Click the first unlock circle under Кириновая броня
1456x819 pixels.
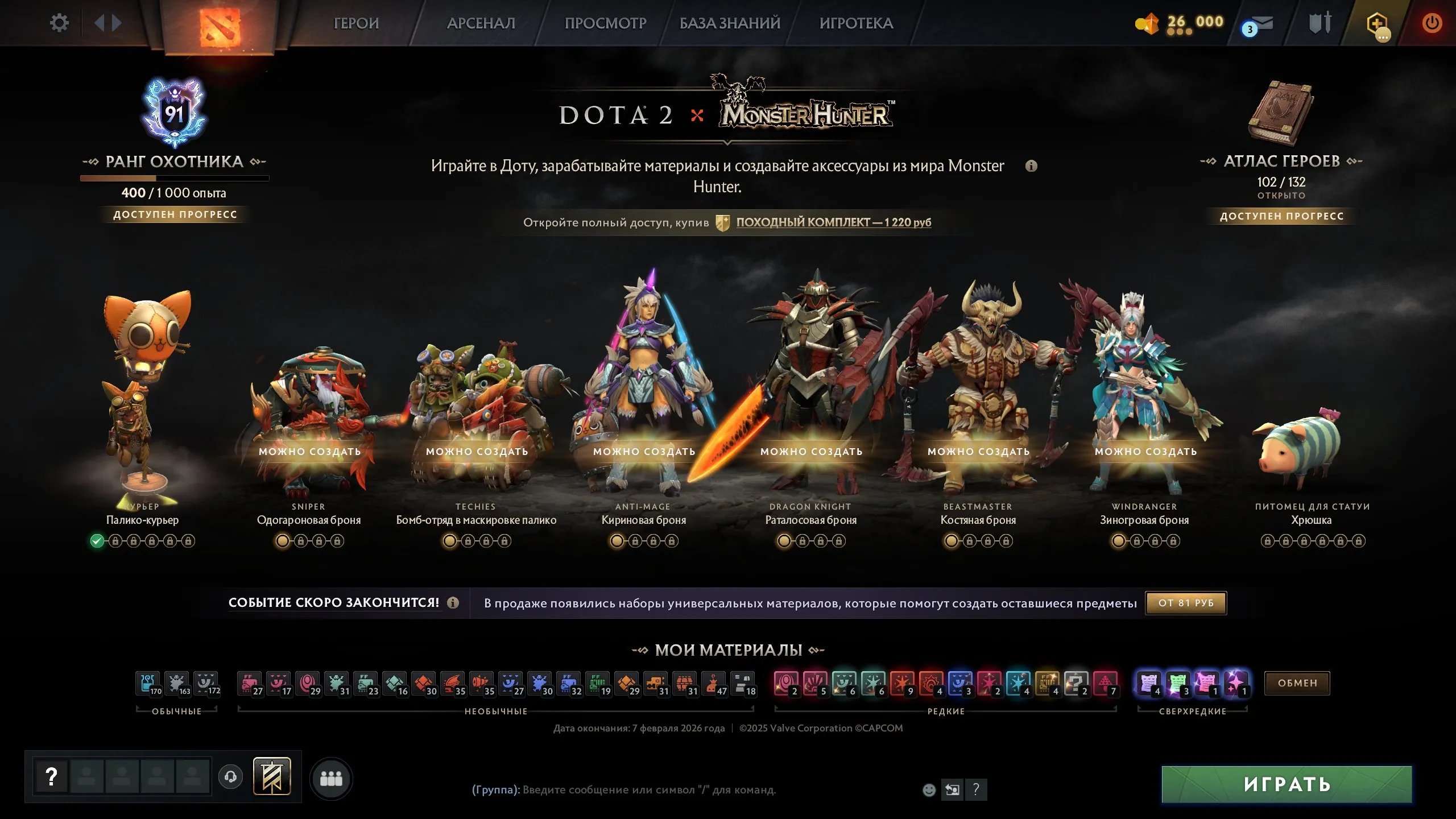(x=615, y=541)
